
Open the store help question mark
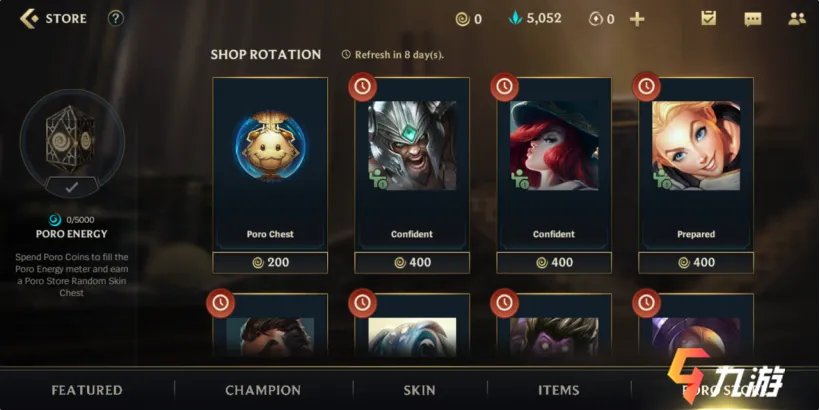[116, 18]
